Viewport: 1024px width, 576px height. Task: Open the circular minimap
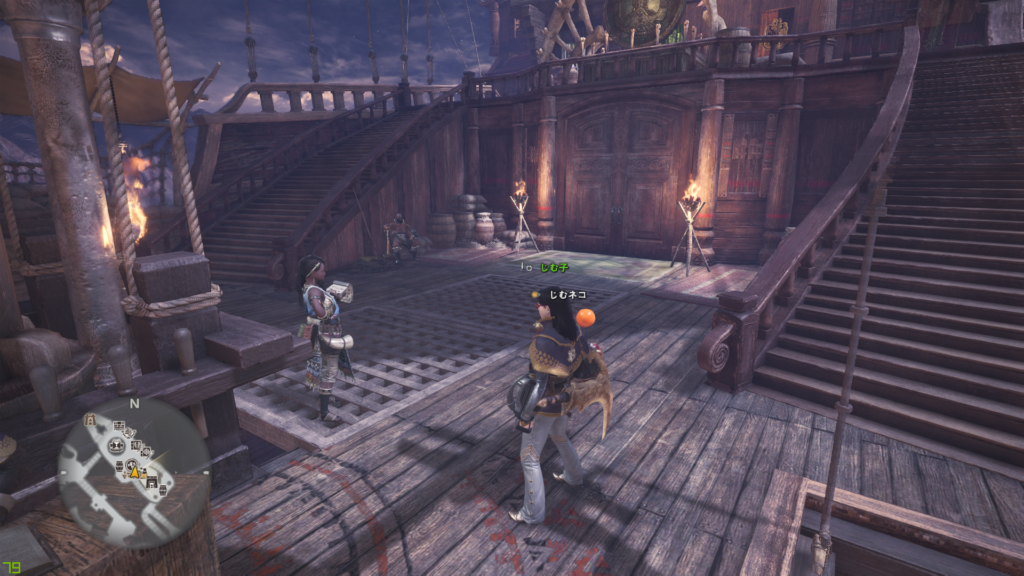134,470
